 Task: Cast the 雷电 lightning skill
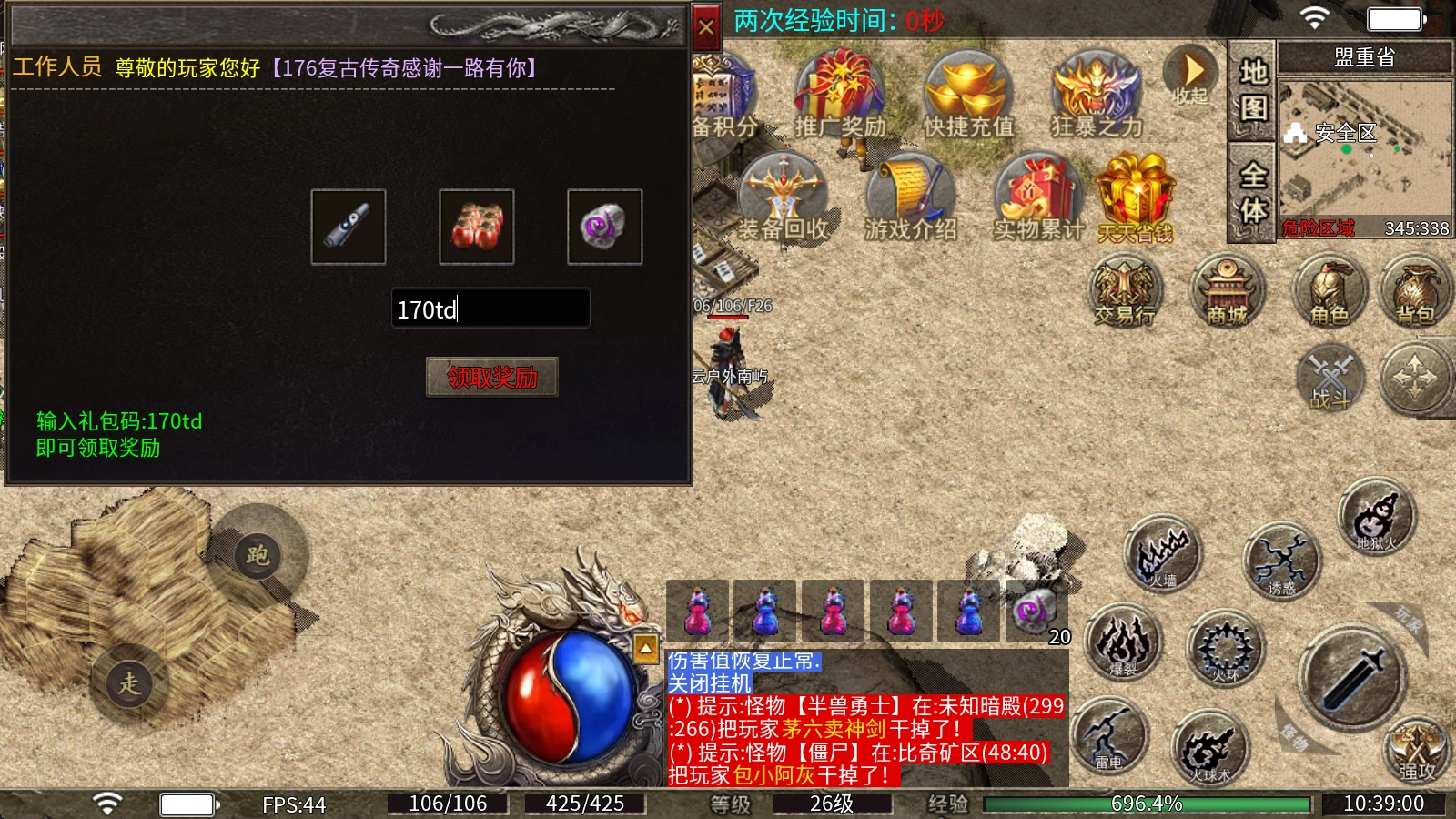pos(1108,735)
